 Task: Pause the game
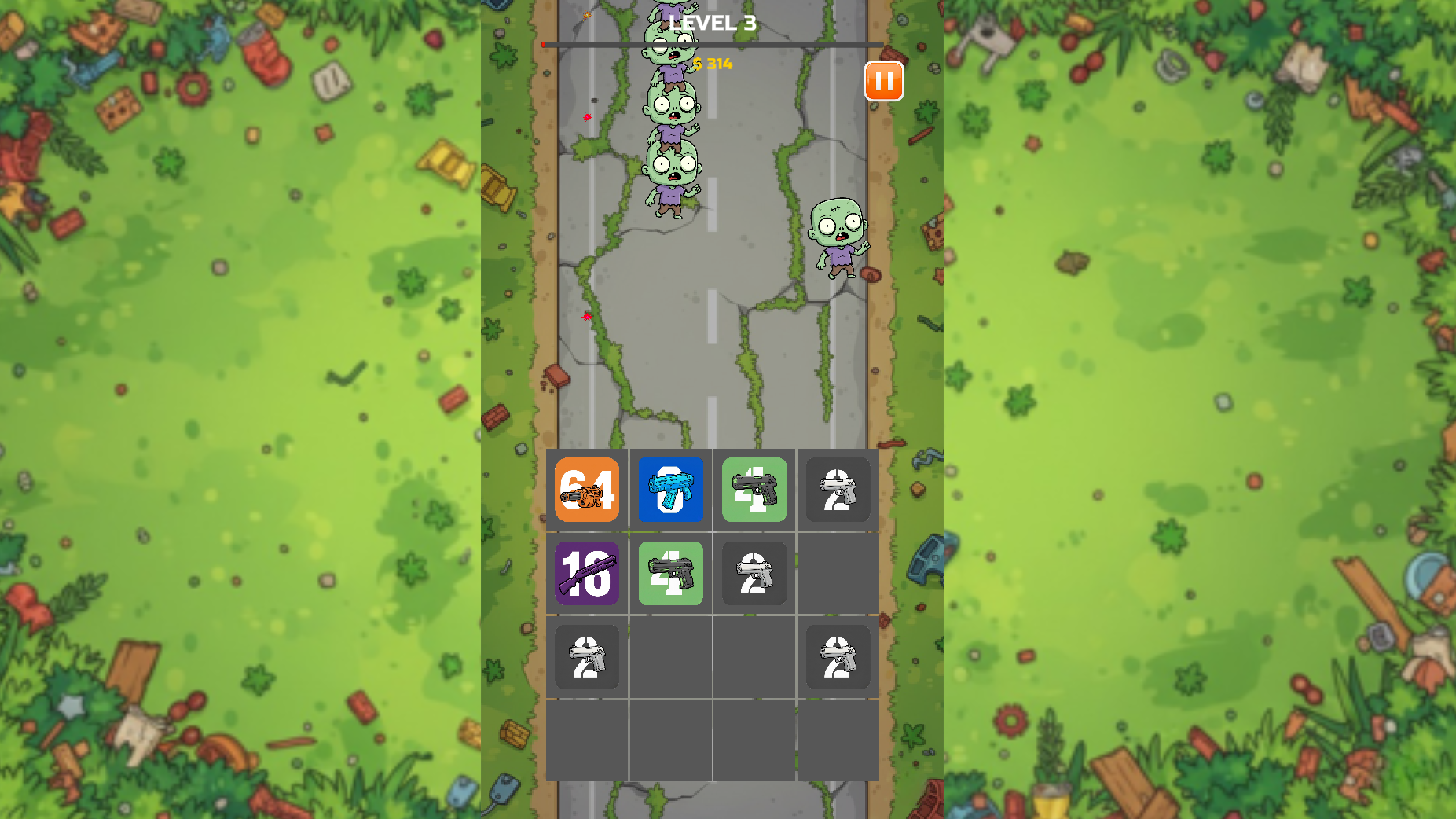click(x=882, y=81)
